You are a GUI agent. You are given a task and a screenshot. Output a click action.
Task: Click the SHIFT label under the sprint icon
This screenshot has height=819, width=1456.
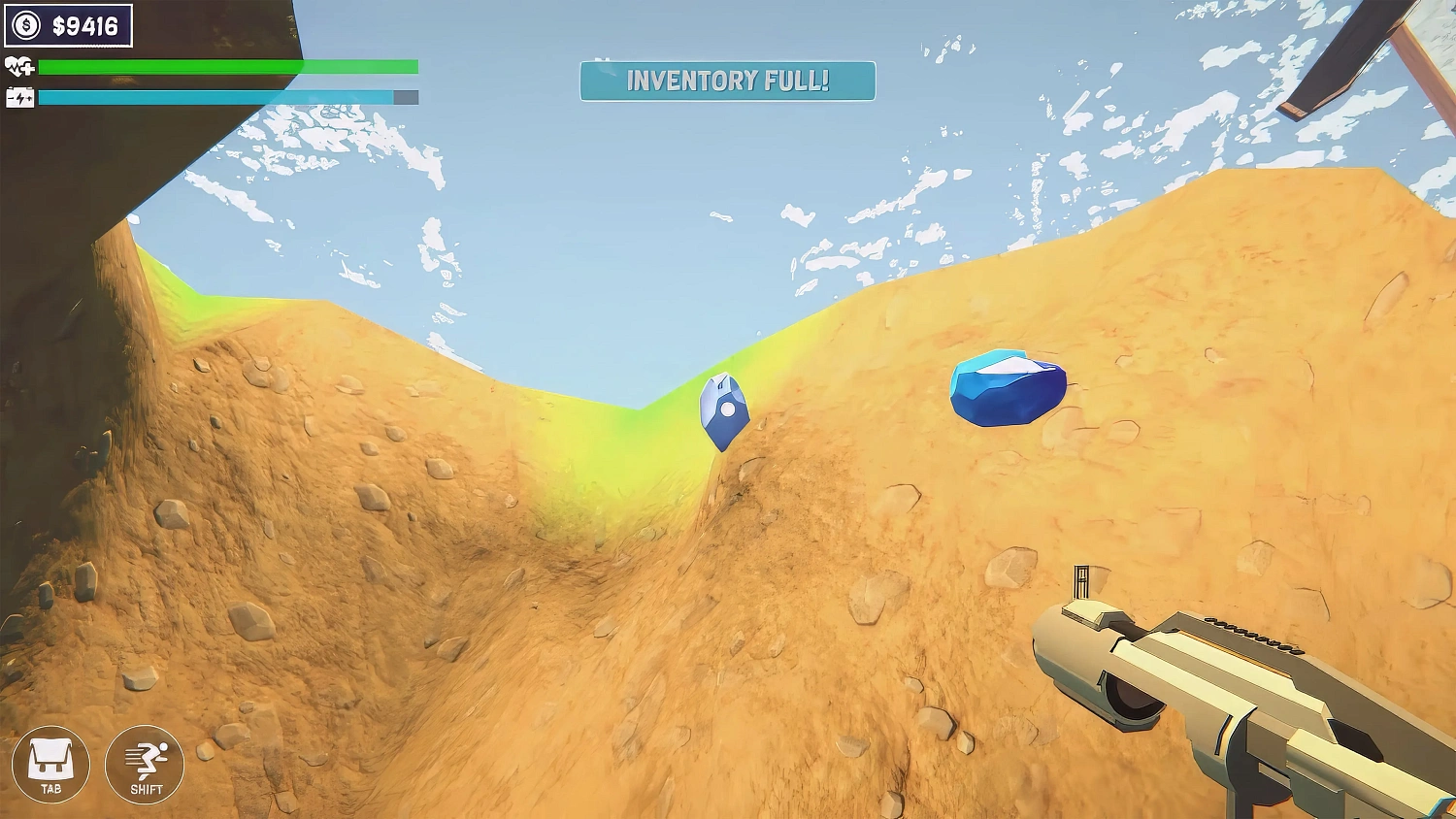click(x=146, y=787)
